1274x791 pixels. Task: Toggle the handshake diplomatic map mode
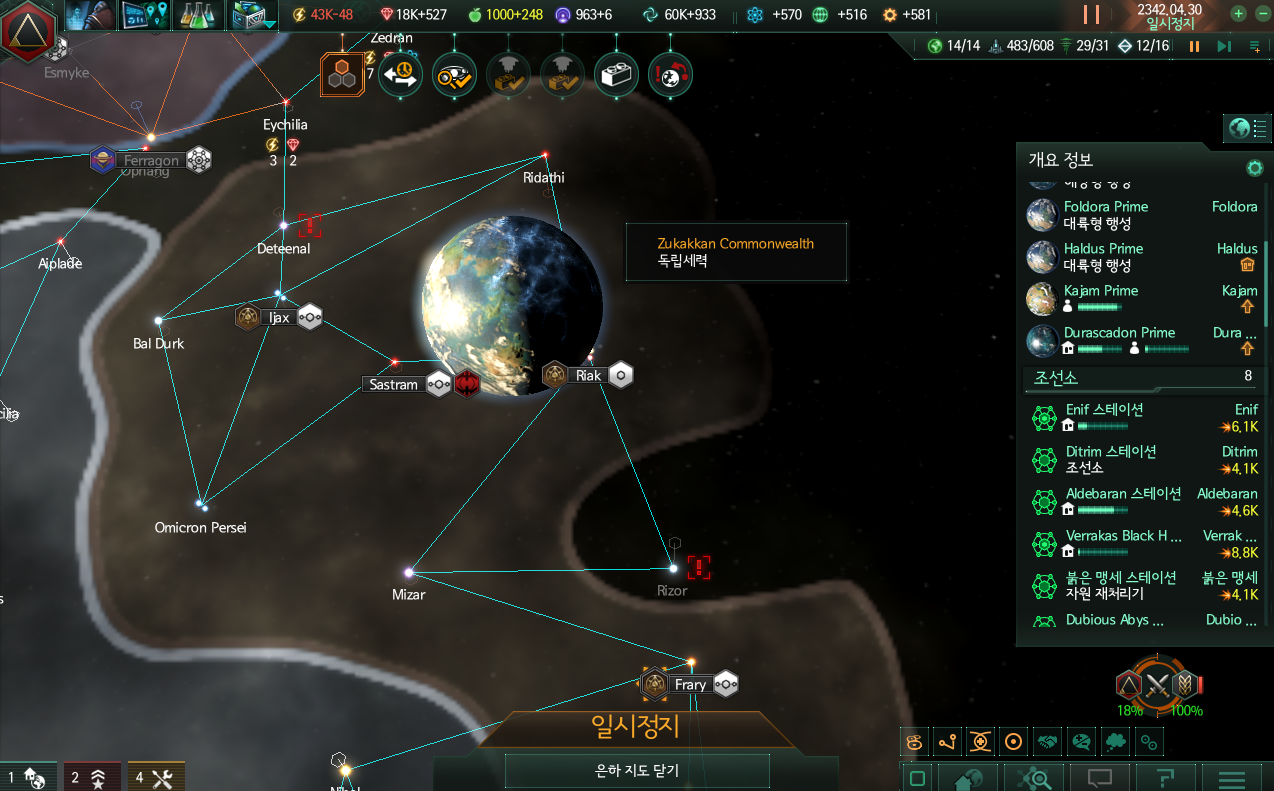pyautogui.click(x=1046, y=742)
